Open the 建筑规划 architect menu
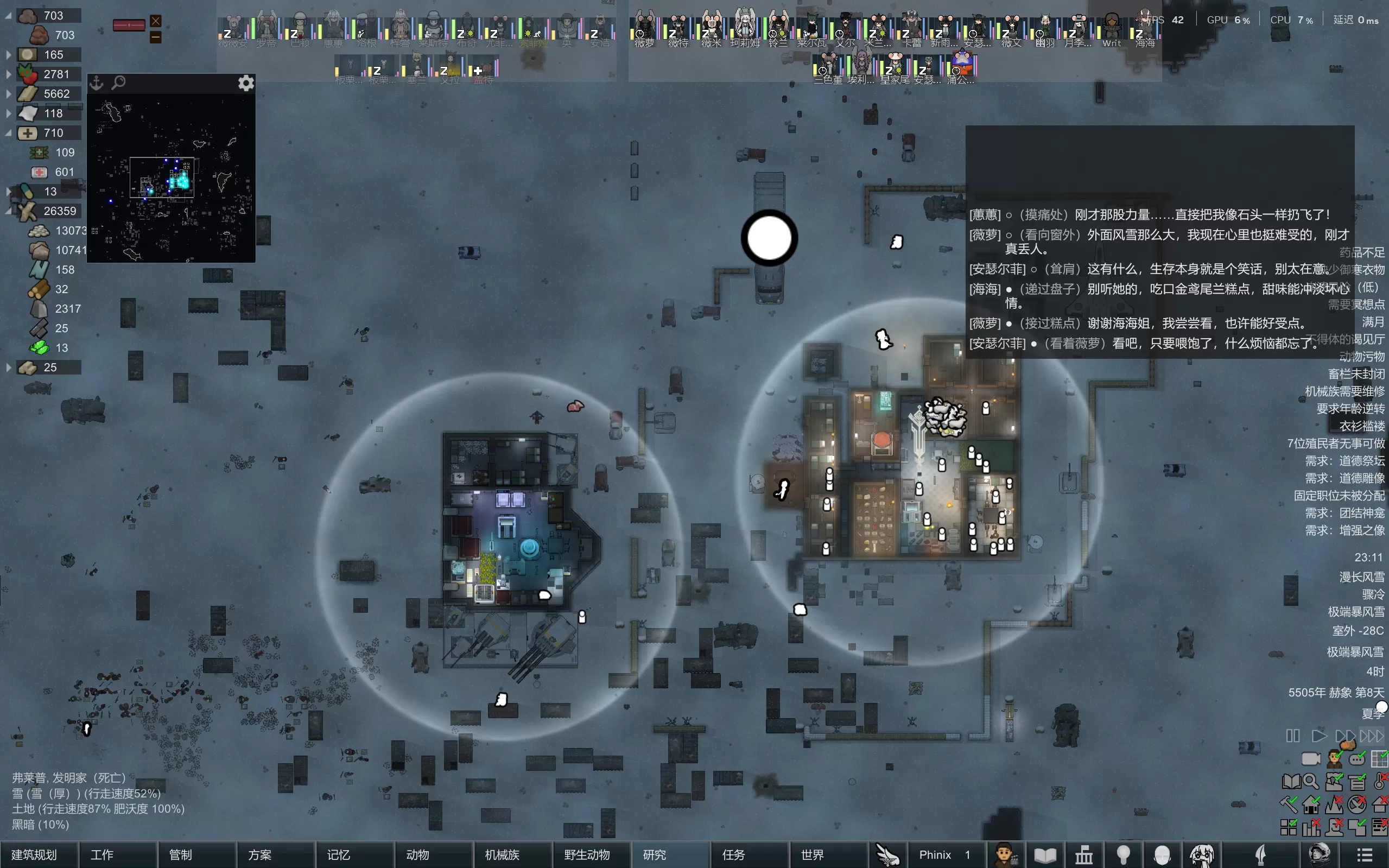Viewport: 1389px width, 868px height. tap(34, 855)
